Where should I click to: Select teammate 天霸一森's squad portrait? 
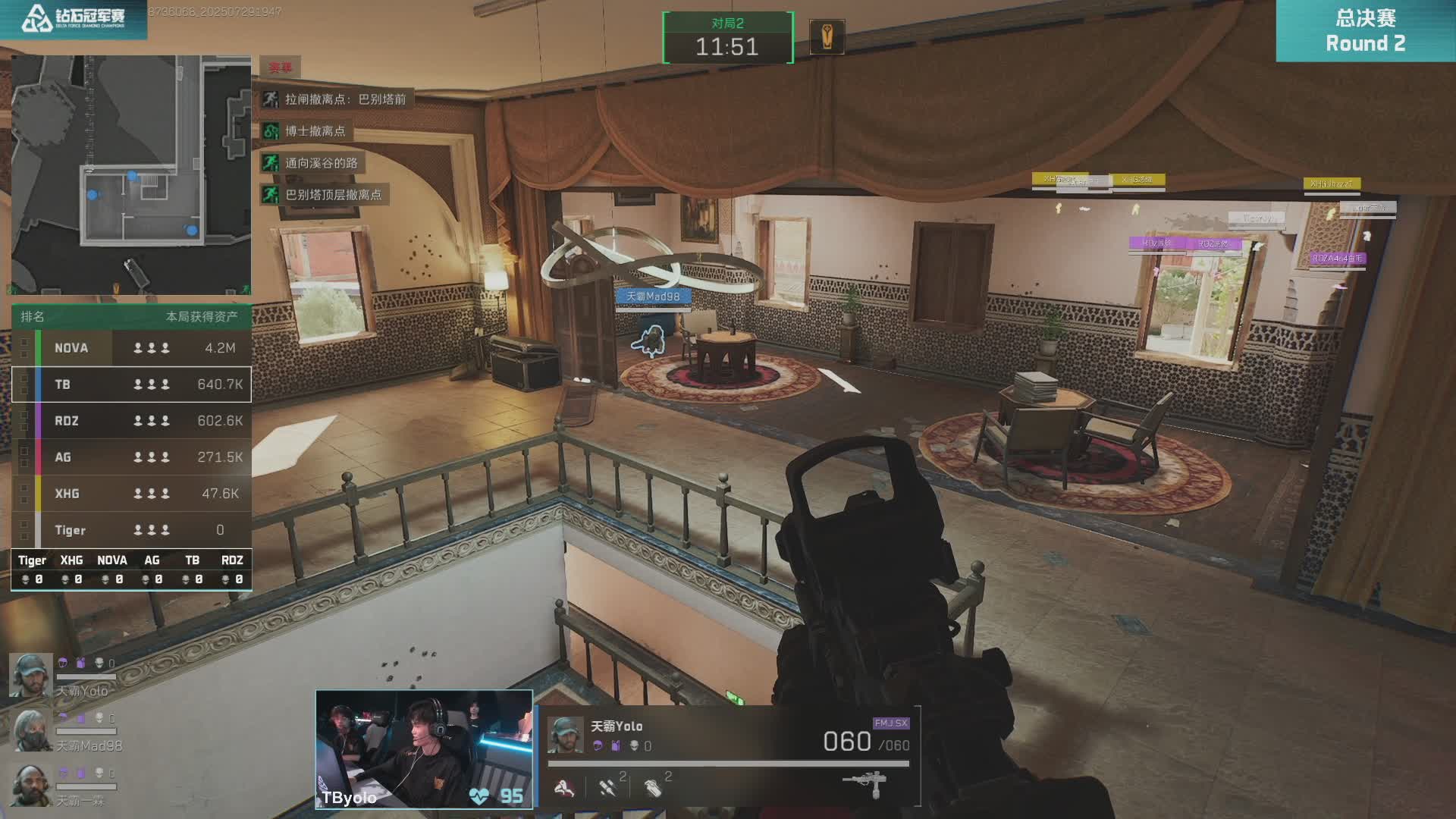(30, 785)
